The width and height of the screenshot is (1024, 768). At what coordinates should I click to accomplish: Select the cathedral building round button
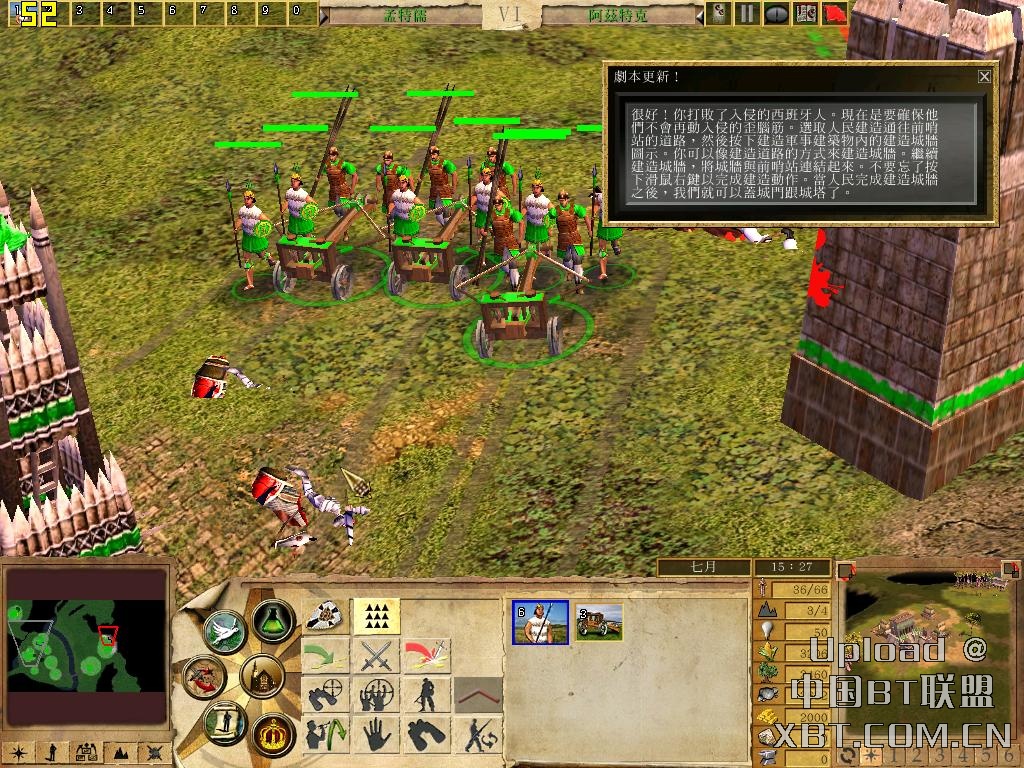click(x=262, y=678)
